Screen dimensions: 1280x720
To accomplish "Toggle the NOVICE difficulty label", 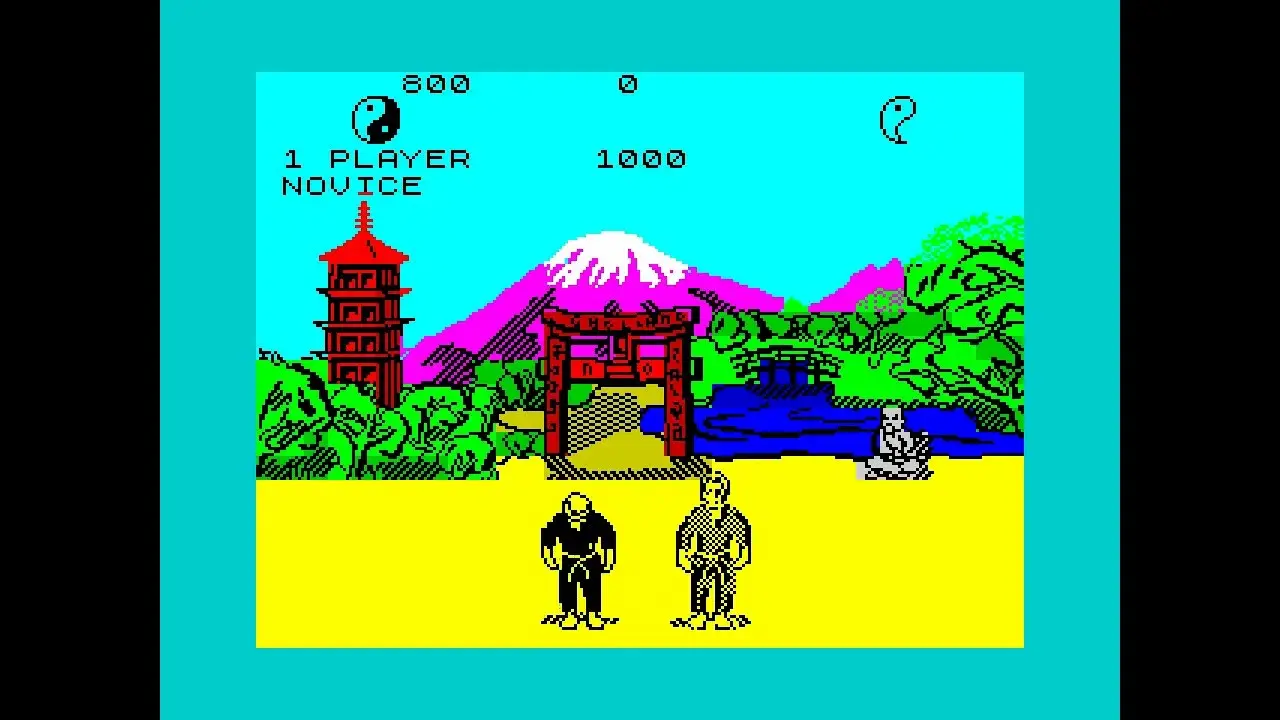I will pos(352,185).
